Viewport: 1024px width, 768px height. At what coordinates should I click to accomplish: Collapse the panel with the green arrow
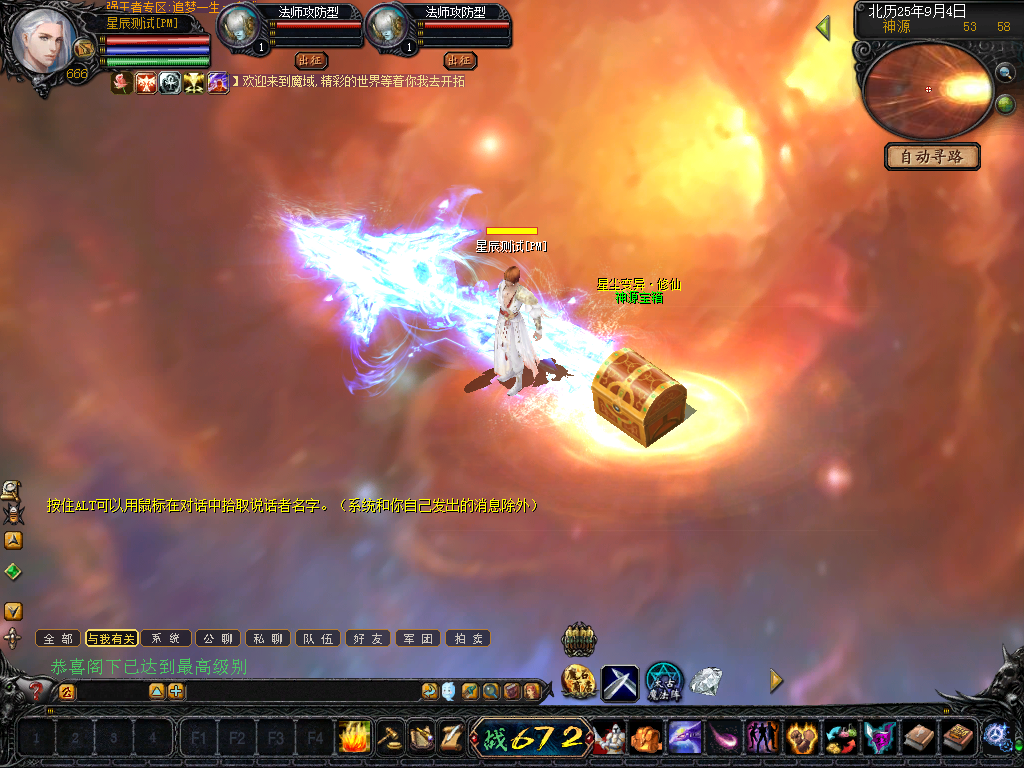click(x=823, y=28)
